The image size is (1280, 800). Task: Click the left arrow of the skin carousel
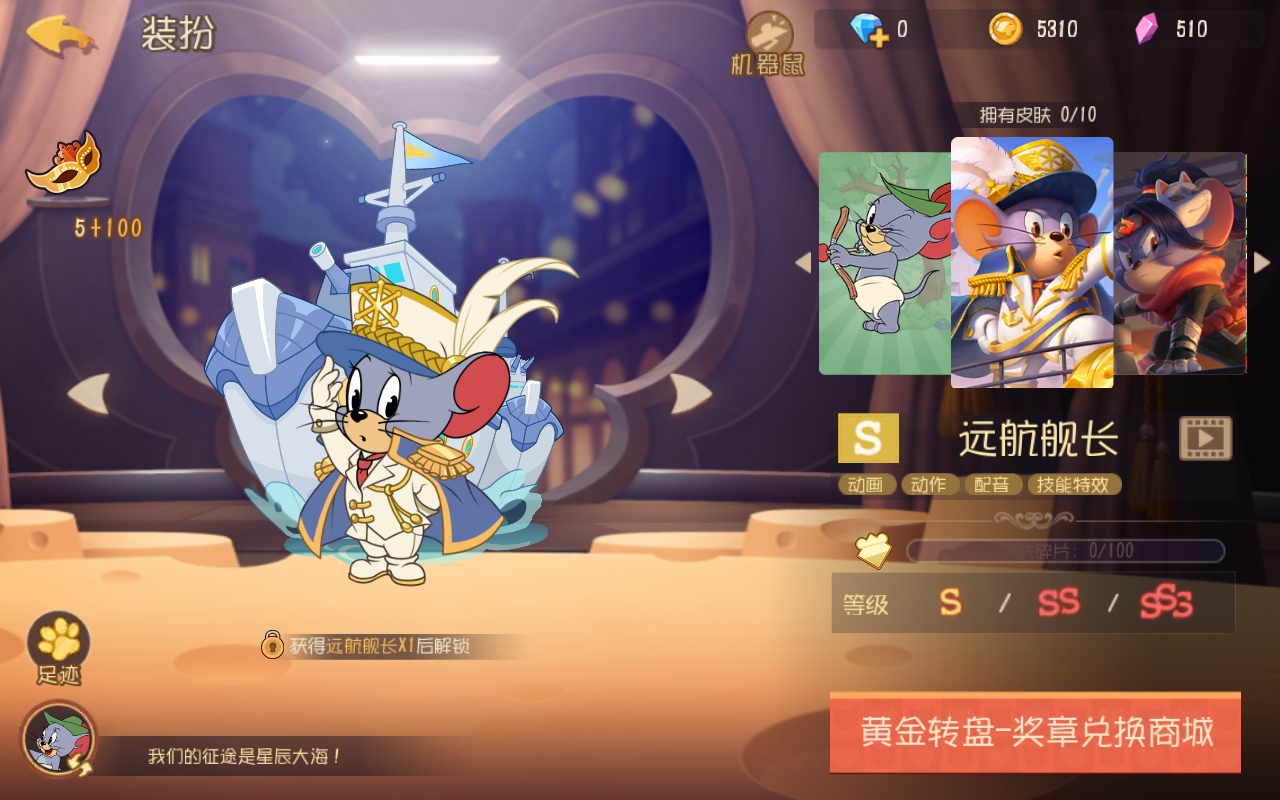(x=805, y=263)
